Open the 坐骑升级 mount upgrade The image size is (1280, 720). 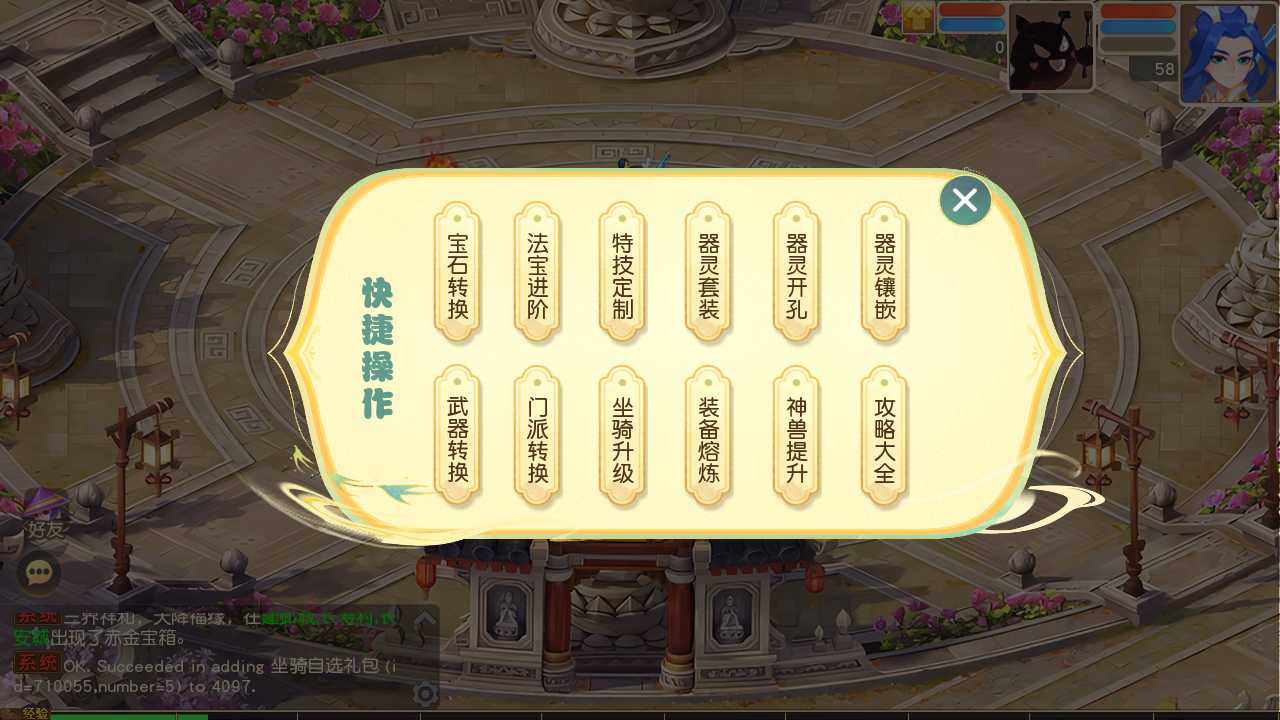621,438
